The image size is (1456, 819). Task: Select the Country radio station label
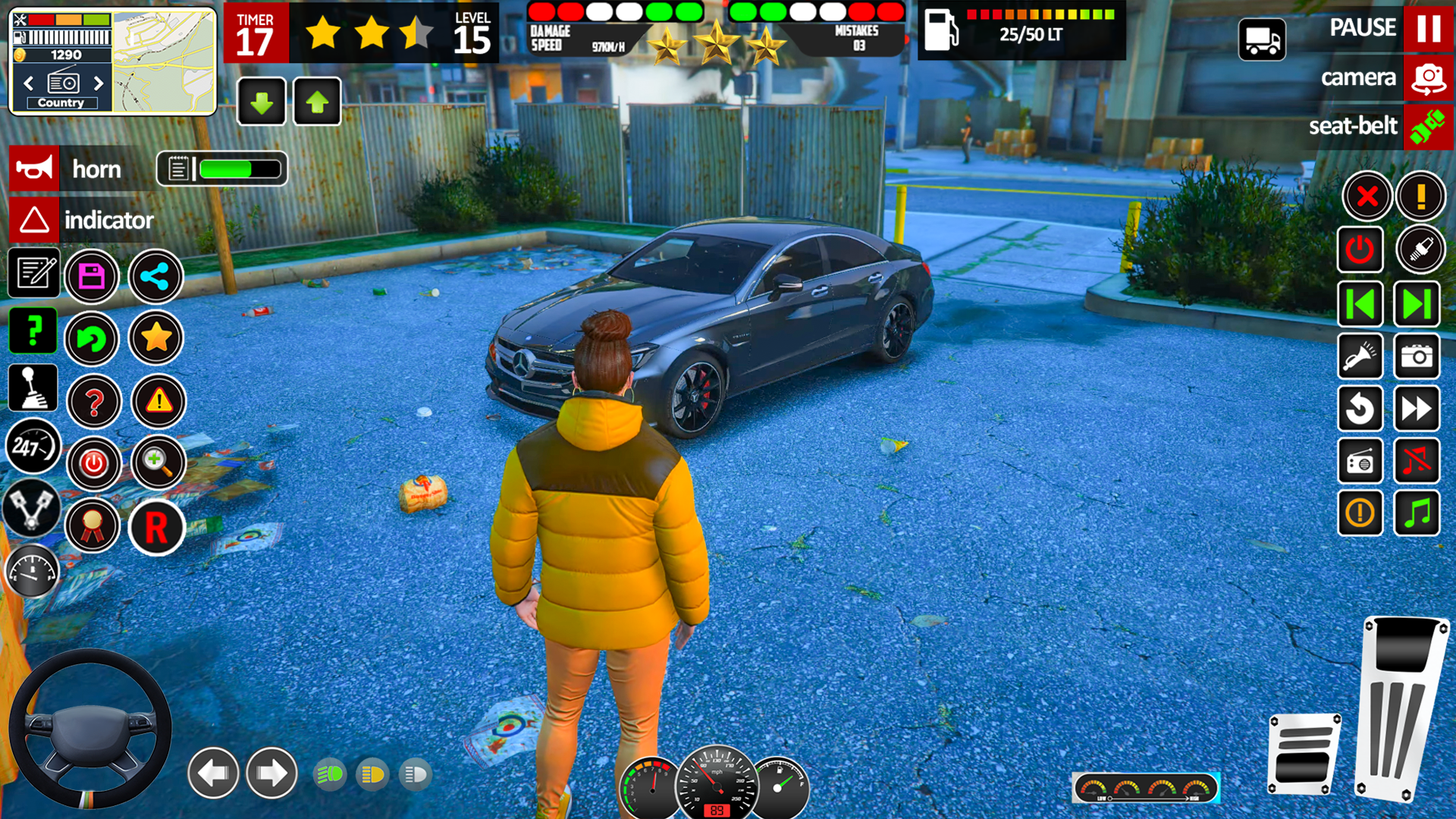tap(61, 103)
